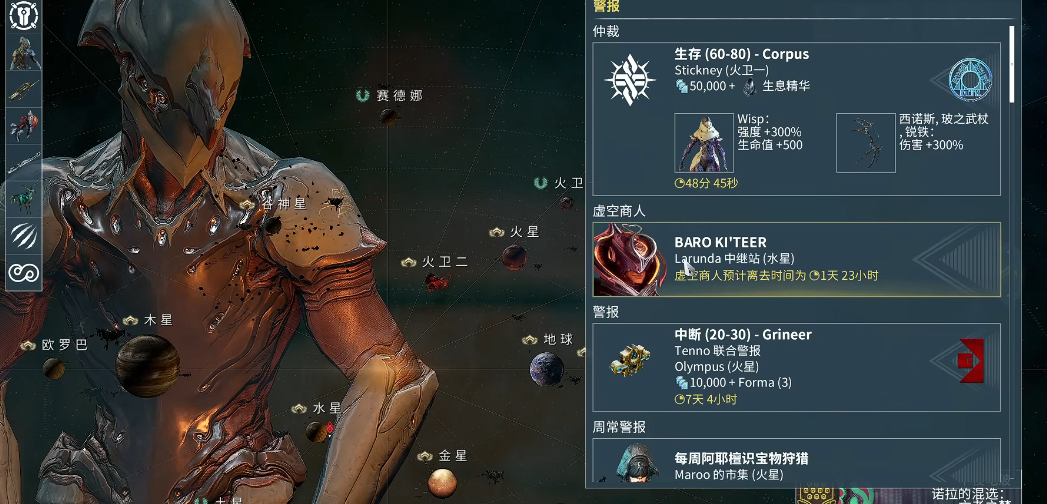Select the green beast companion icon
This screenshot has height=504, width=1047.
[24, 198]
